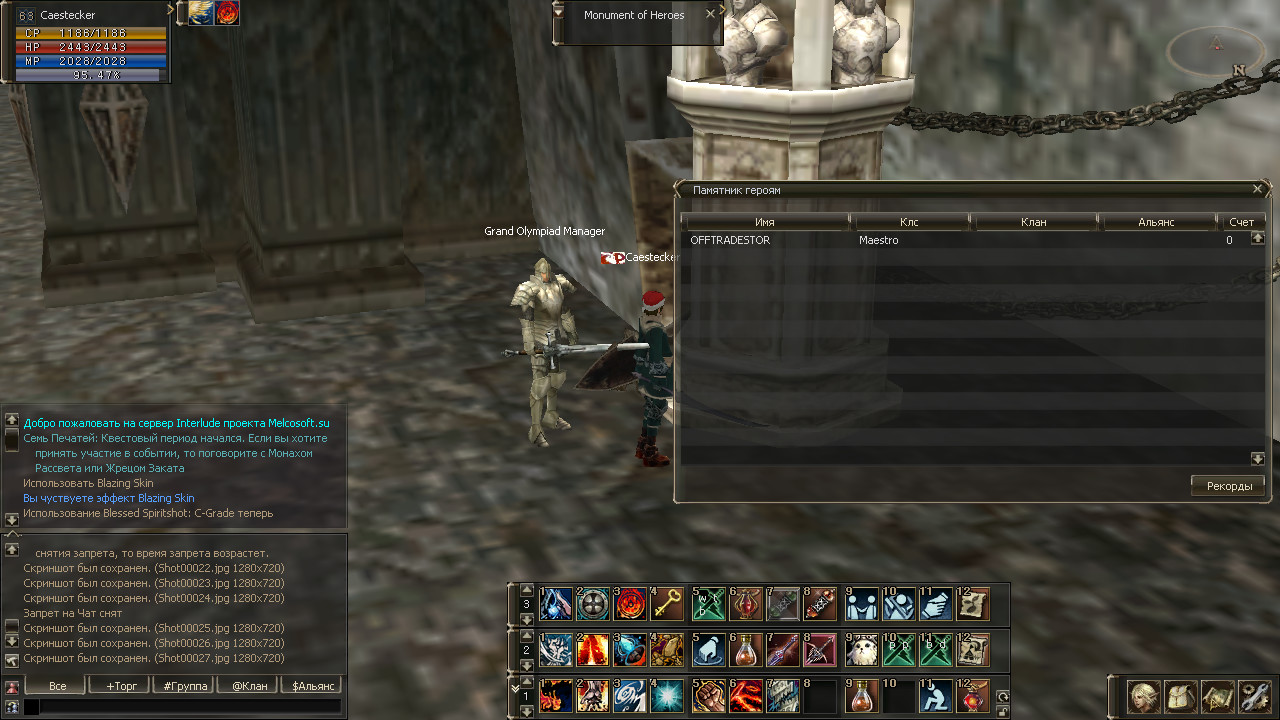Sort the hero list by Имя column
Viewport: 1280px width, 720px height.
tap(765, 222)
